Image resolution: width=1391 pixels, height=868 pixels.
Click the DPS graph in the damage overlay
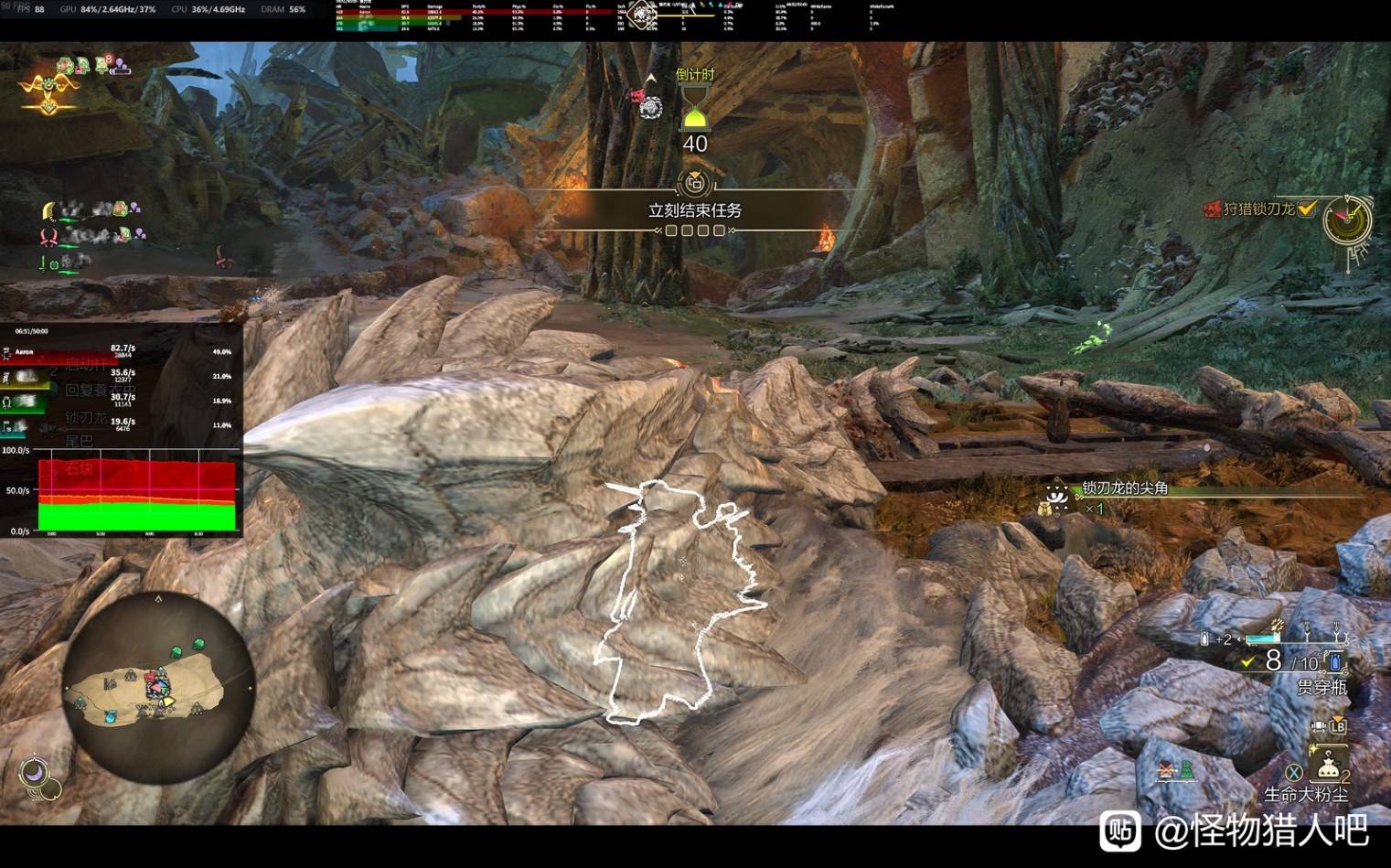tap(136, 495)
